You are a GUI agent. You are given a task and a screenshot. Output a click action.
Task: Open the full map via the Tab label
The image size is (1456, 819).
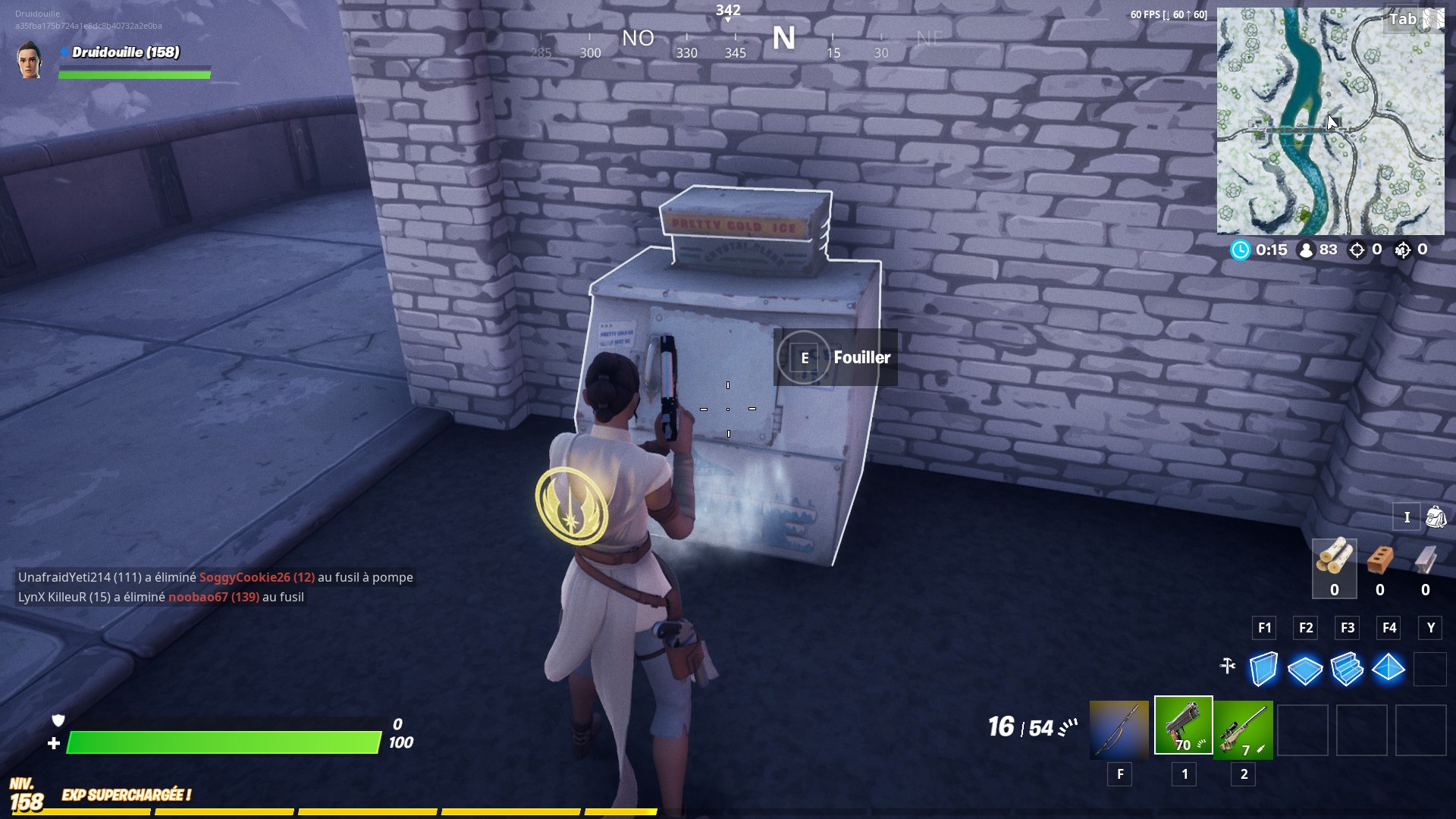(x=1405, y=19)
